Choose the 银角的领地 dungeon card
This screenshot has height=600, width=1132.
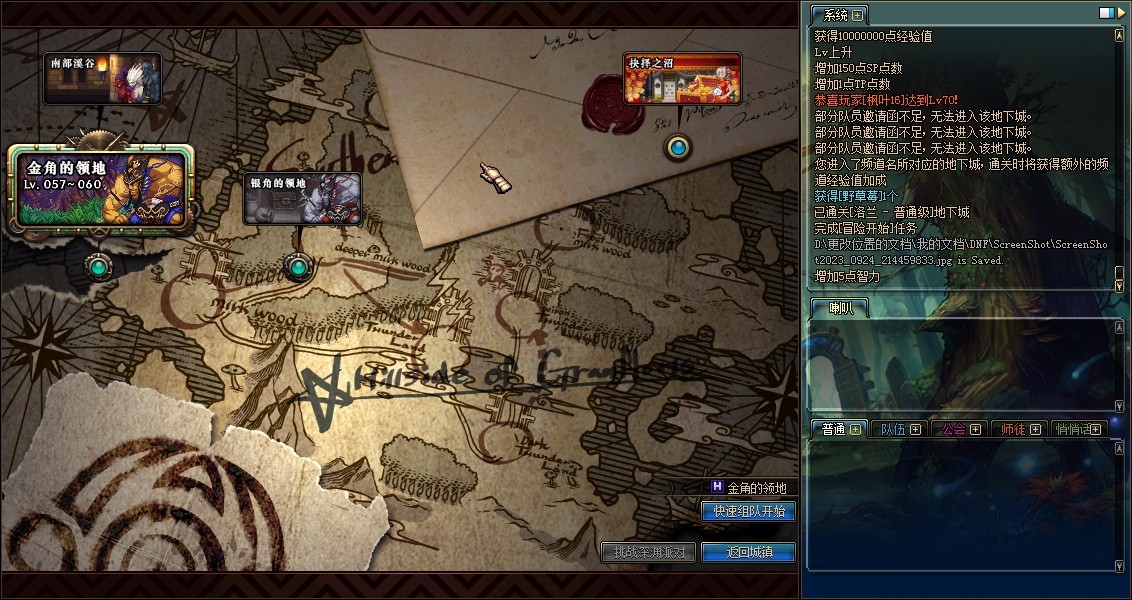click(302, 198)
